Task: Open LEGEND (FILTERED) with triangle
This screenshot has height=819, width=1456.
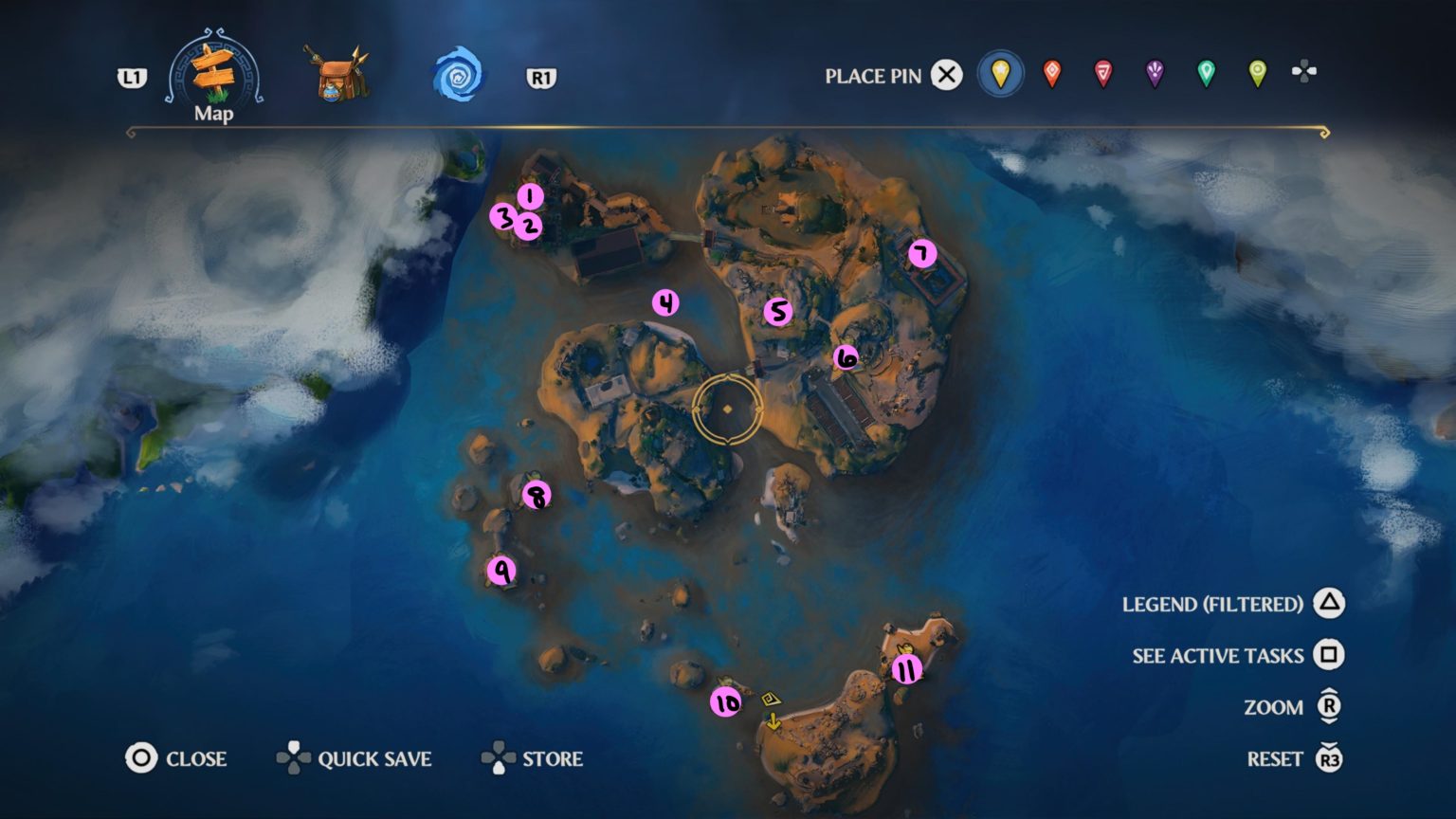Action: tap(1326, 604)
